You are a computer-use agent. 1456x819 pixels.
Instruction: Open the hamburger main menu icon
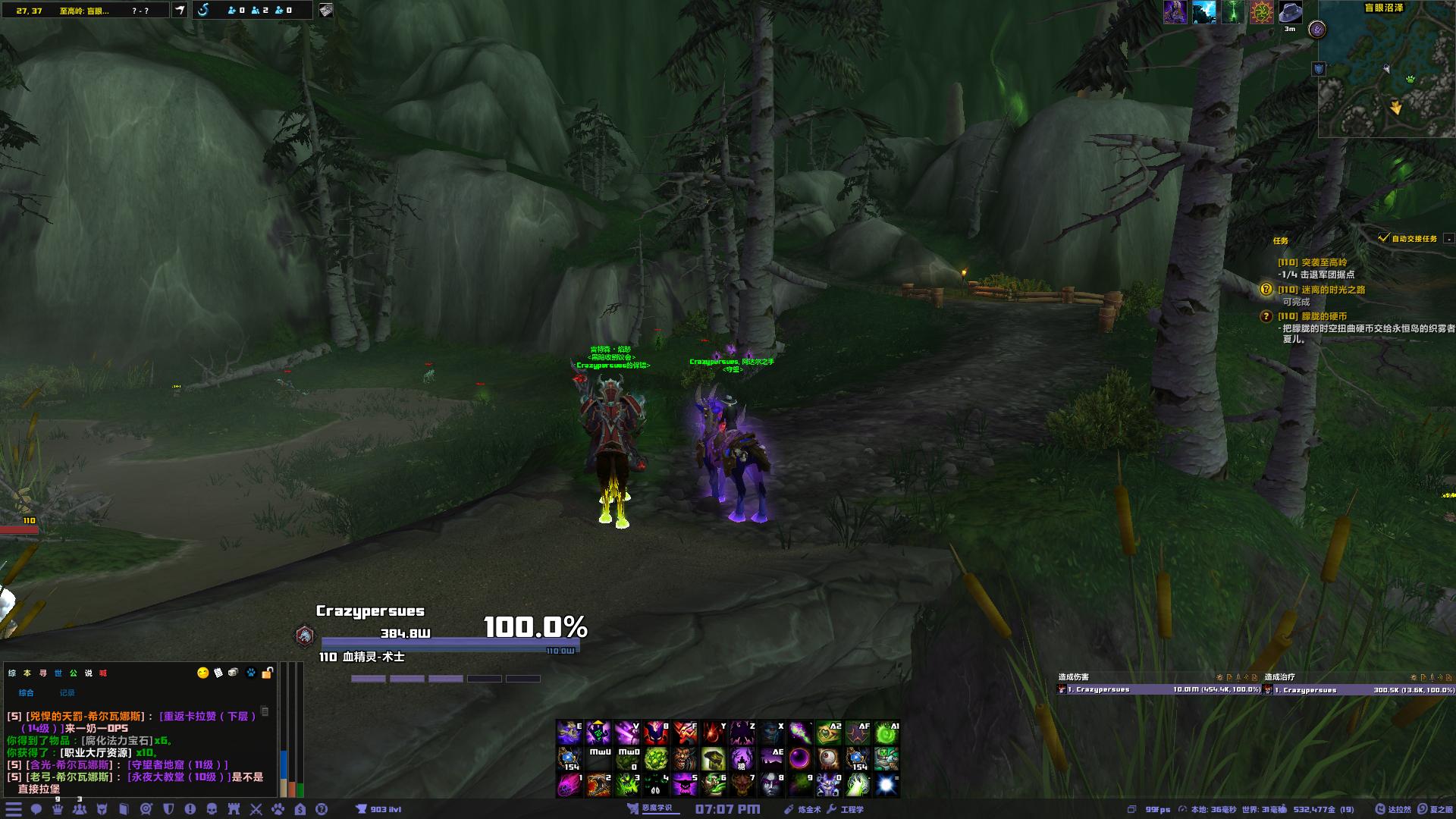point(14,809)
